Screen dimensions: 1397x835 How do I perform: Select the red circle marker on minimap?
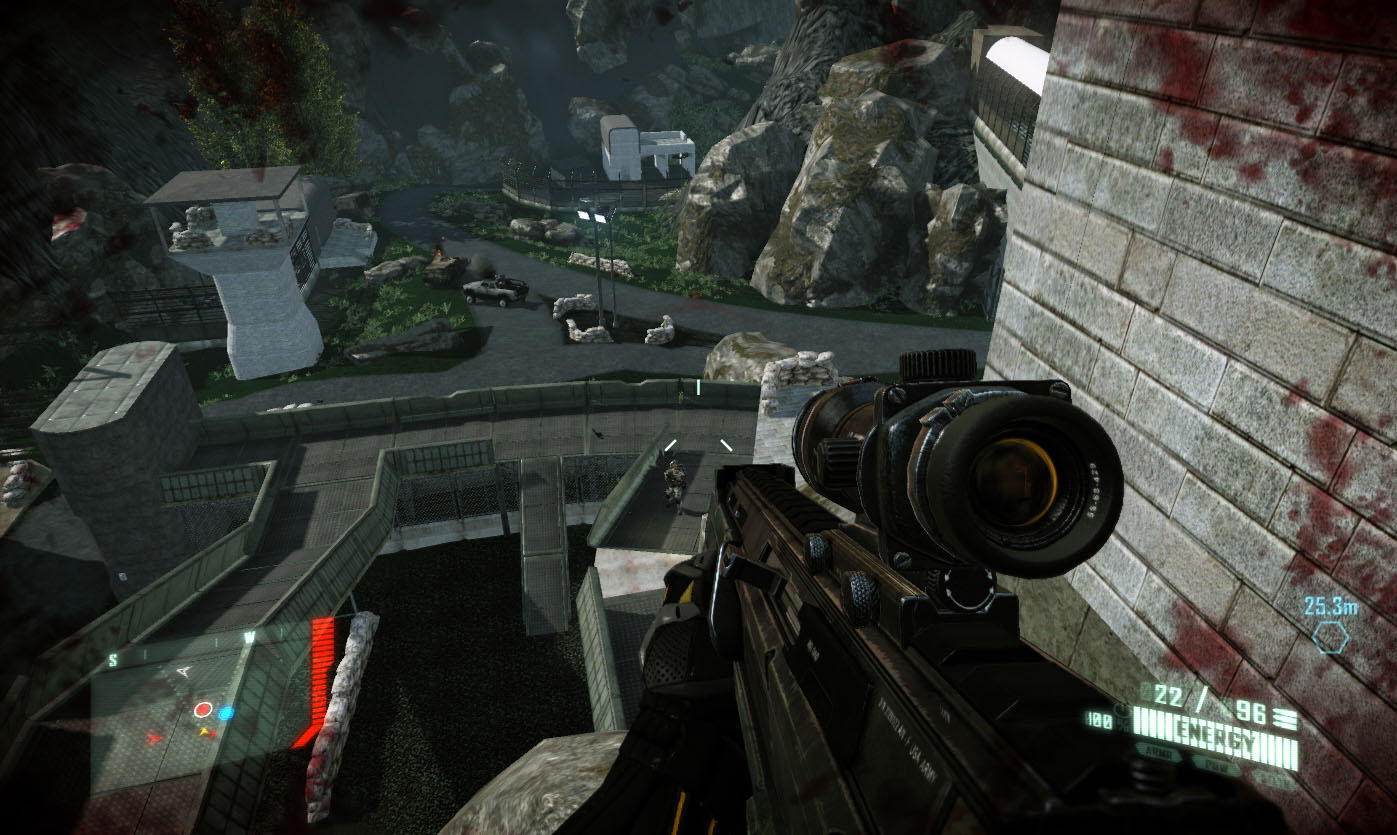click(x=203, y=710)
